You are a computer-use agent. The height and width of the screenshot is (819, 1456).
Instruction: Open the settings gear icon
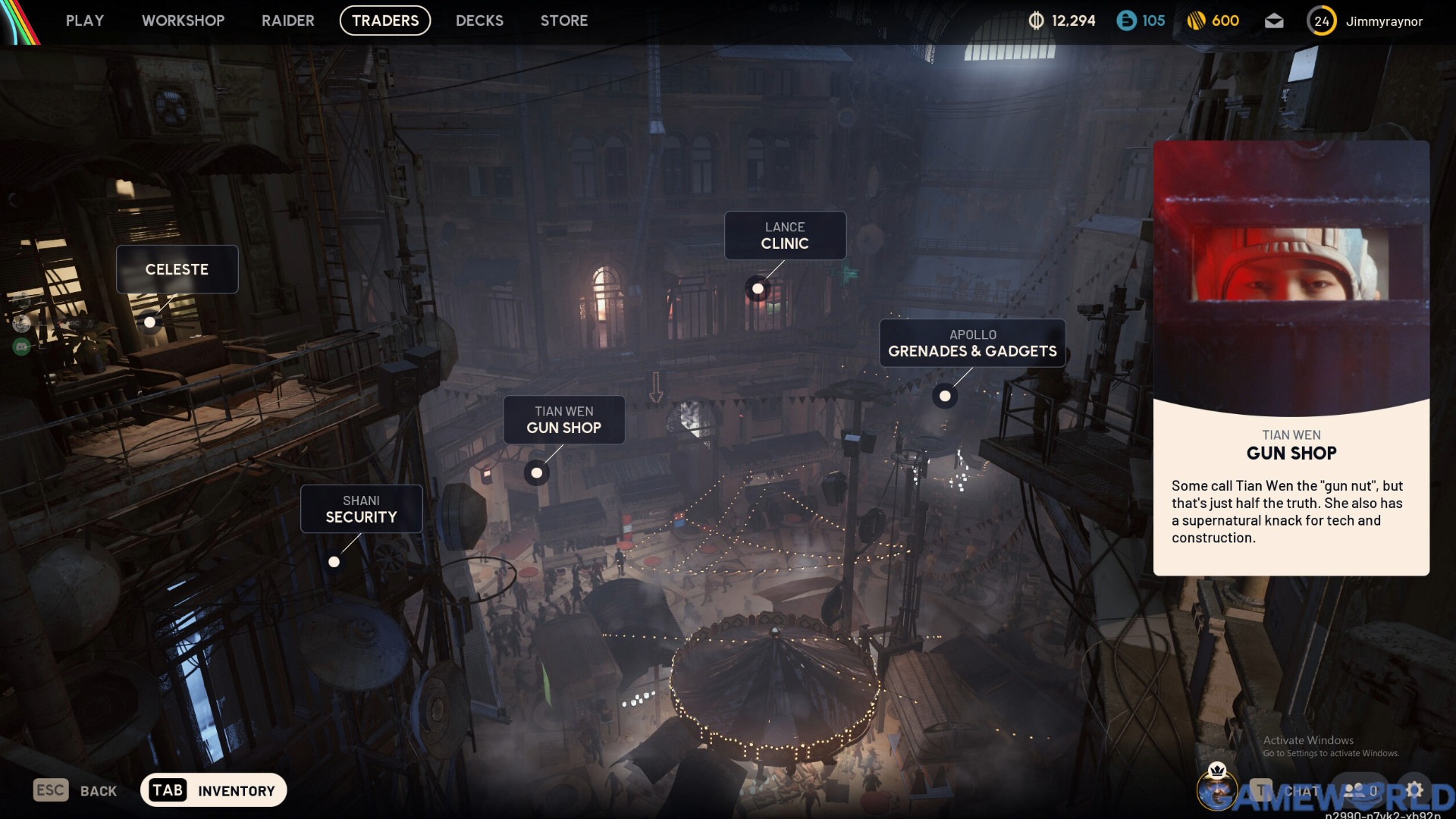tap(1414, 790)
